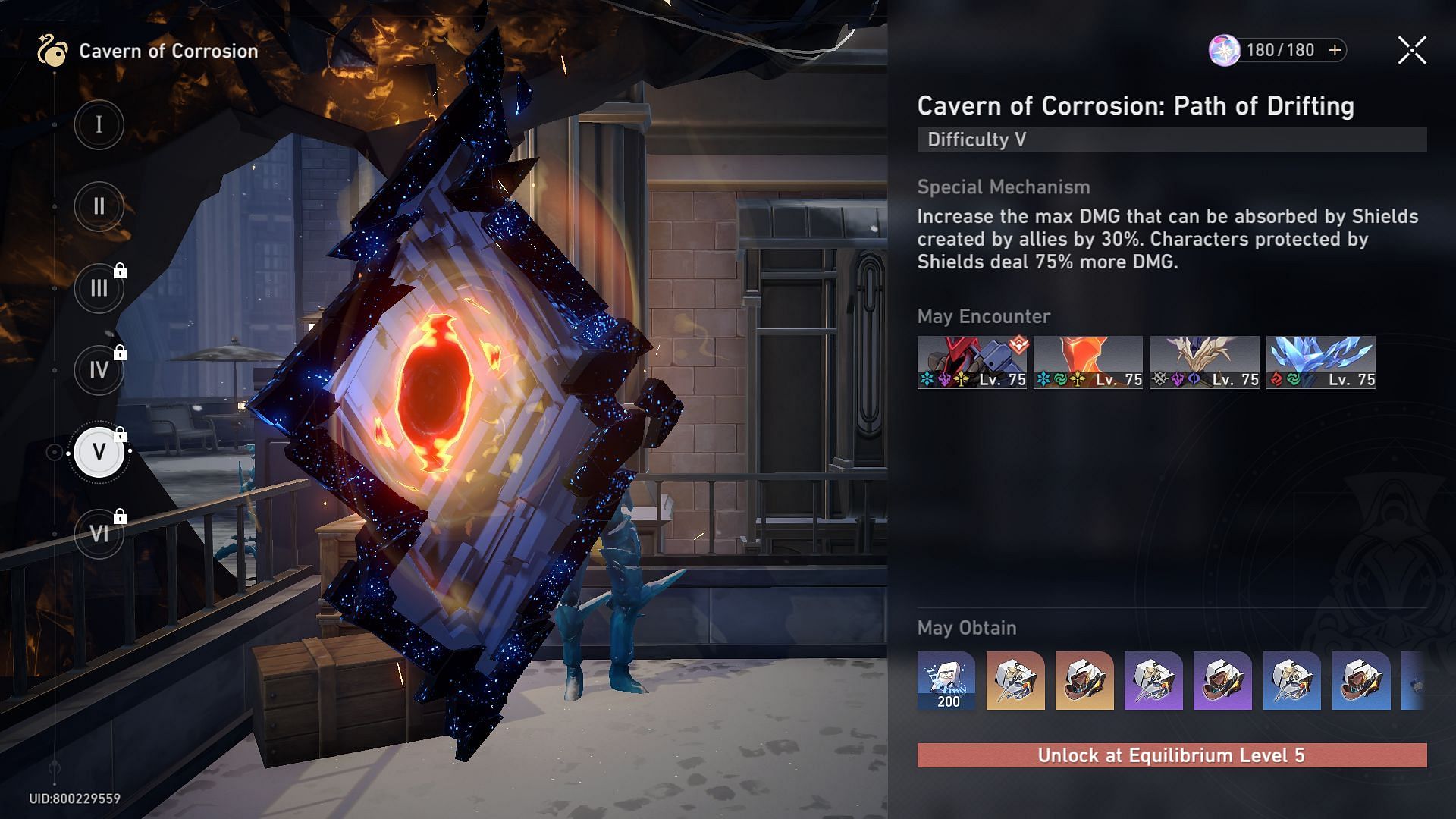Inspect the red robot enemy thumbnail
Screen dimensions: 1456x819
point(971,362)
